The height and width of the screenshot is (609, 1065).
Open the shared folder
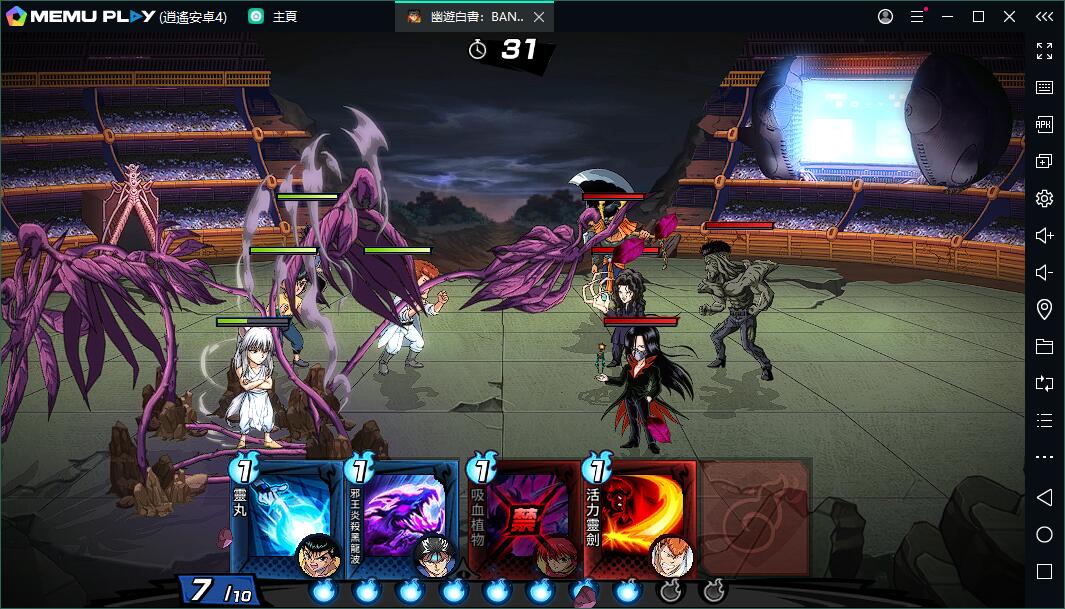pyautogui.click(x=1044, y=346)
